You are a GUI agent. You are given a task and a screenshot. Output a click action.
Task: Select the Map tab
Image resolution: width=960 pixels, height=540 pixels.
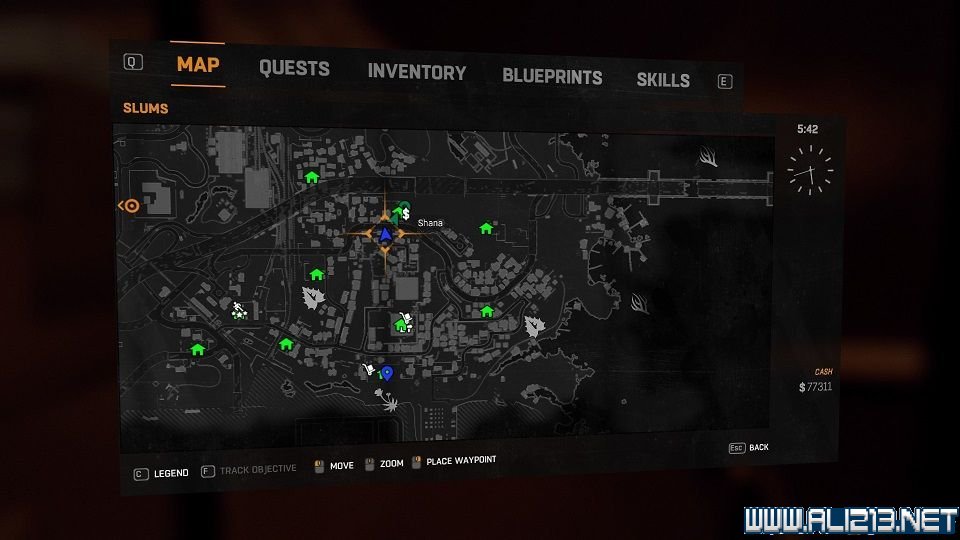click(x=198, y=65)
